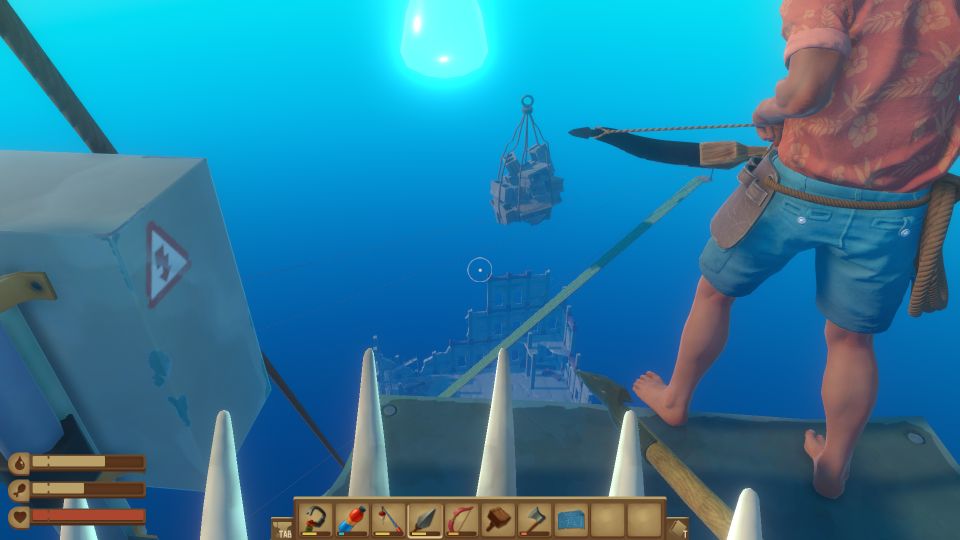960x540 pixels.
Task: Choose the building hammer slot
Action: pyautogui.click(x=498, y=519)
